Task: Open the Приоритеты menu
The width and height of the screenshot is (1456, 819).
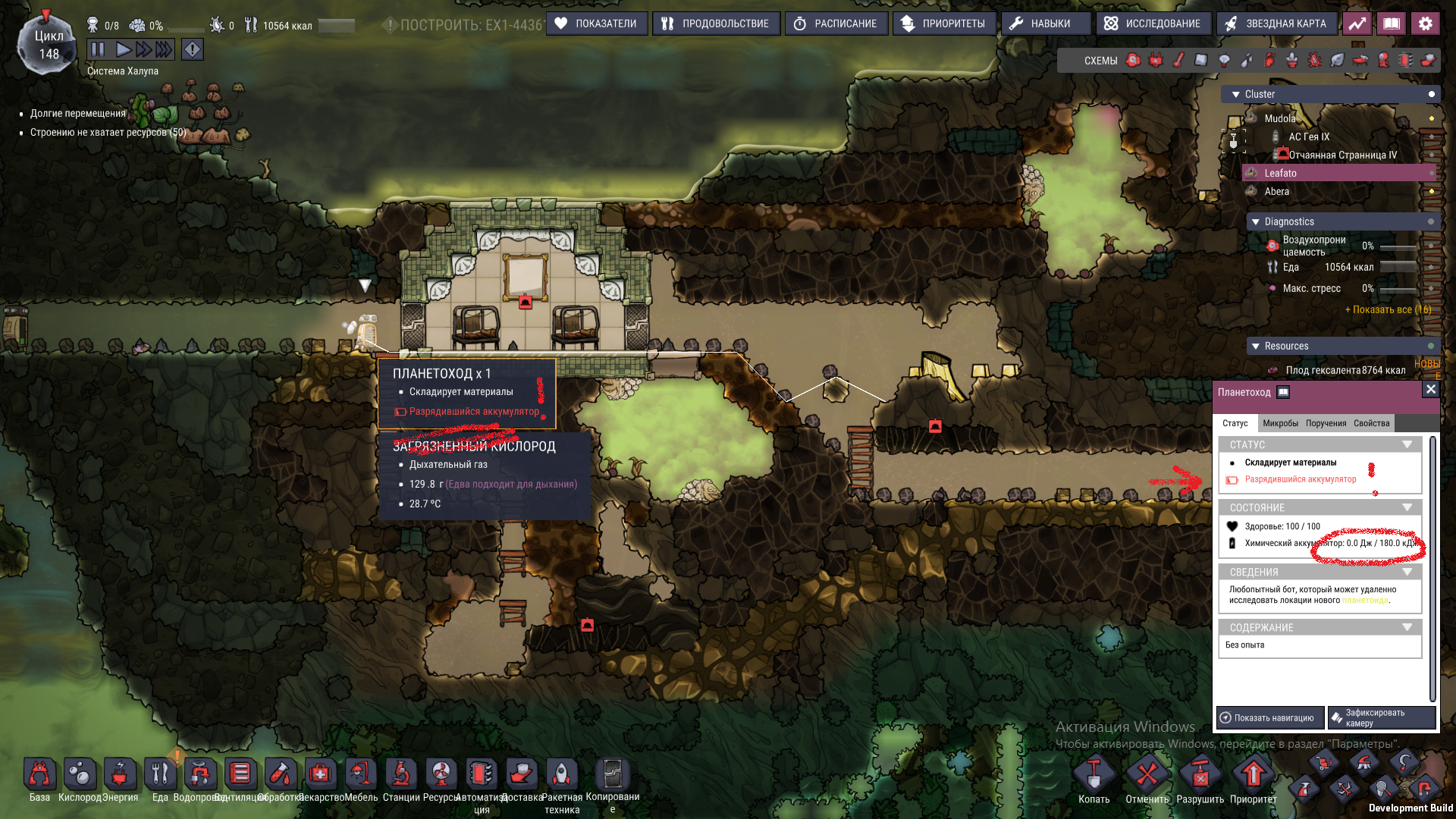Action: [x=943, y=24]
